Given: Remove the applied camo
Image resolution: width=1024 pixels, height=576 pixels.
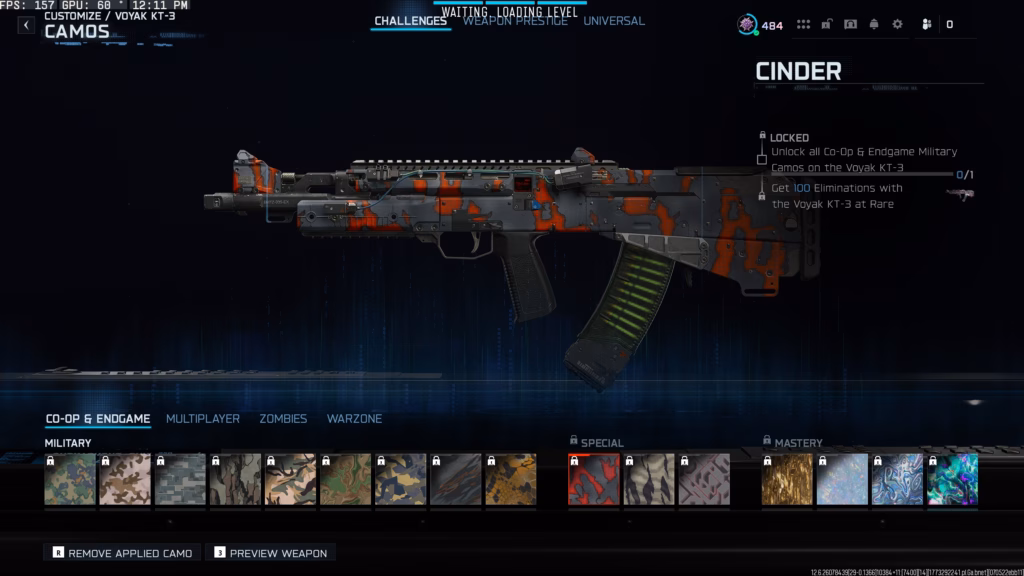Looking at the screenshot, I should pyautogui.click(x=123, y=553).
